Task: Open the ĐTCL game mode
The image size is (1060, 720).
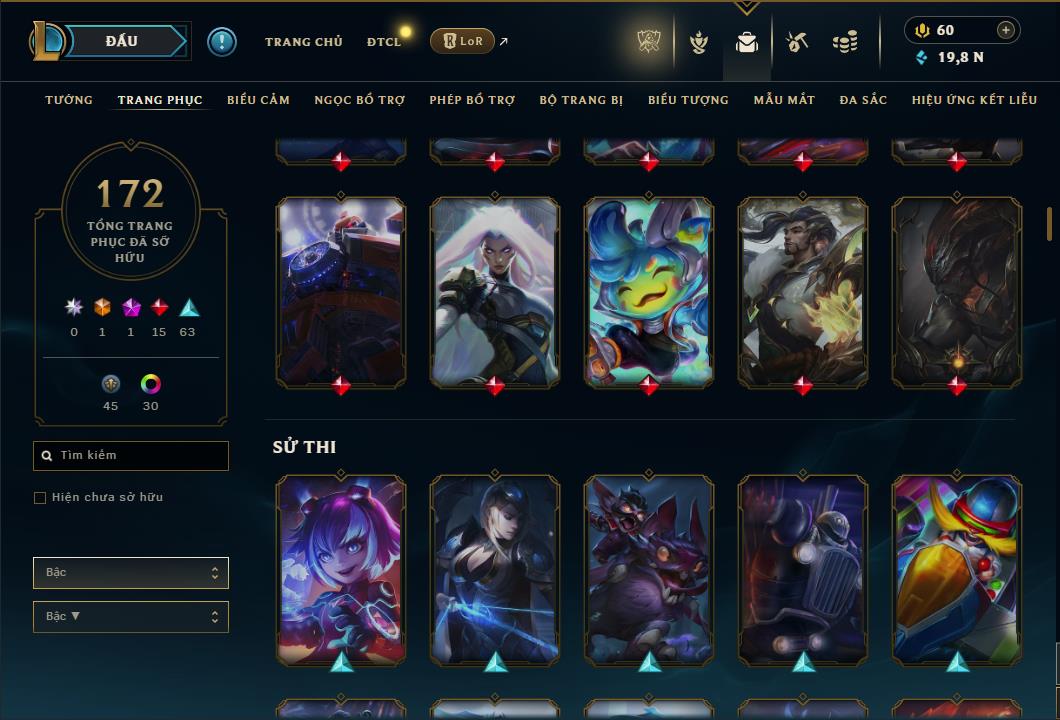Action: tap(384, 42)
